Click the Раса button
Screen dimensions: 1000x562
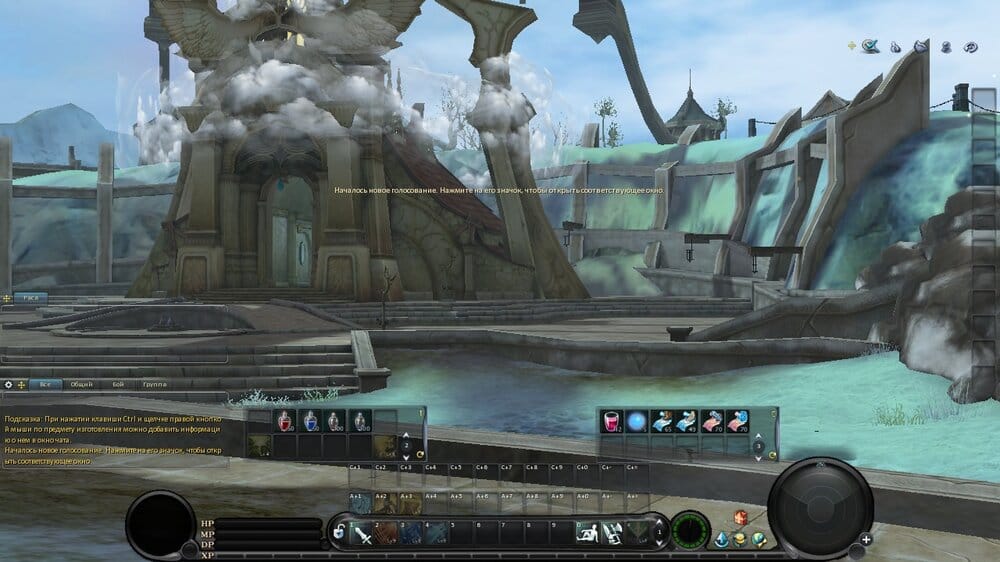pos(30,298)
